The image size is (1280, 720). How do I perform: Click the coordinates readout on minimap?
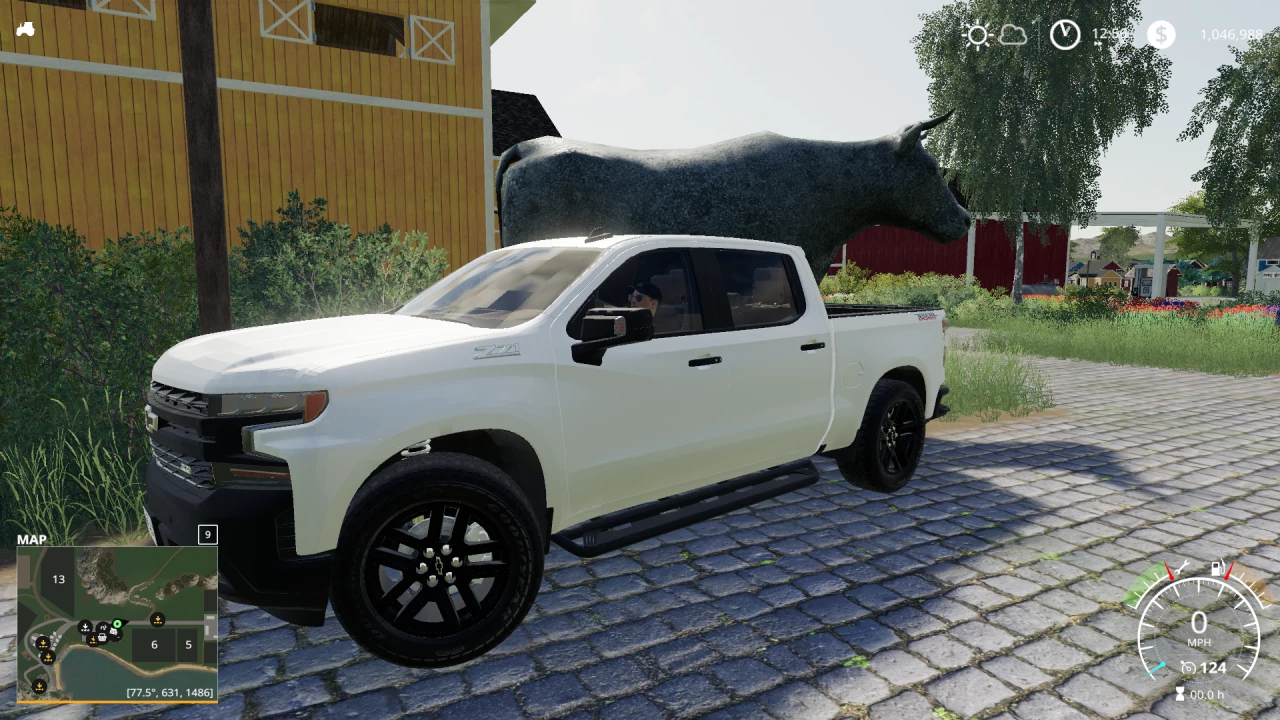(x=170, y=692)
